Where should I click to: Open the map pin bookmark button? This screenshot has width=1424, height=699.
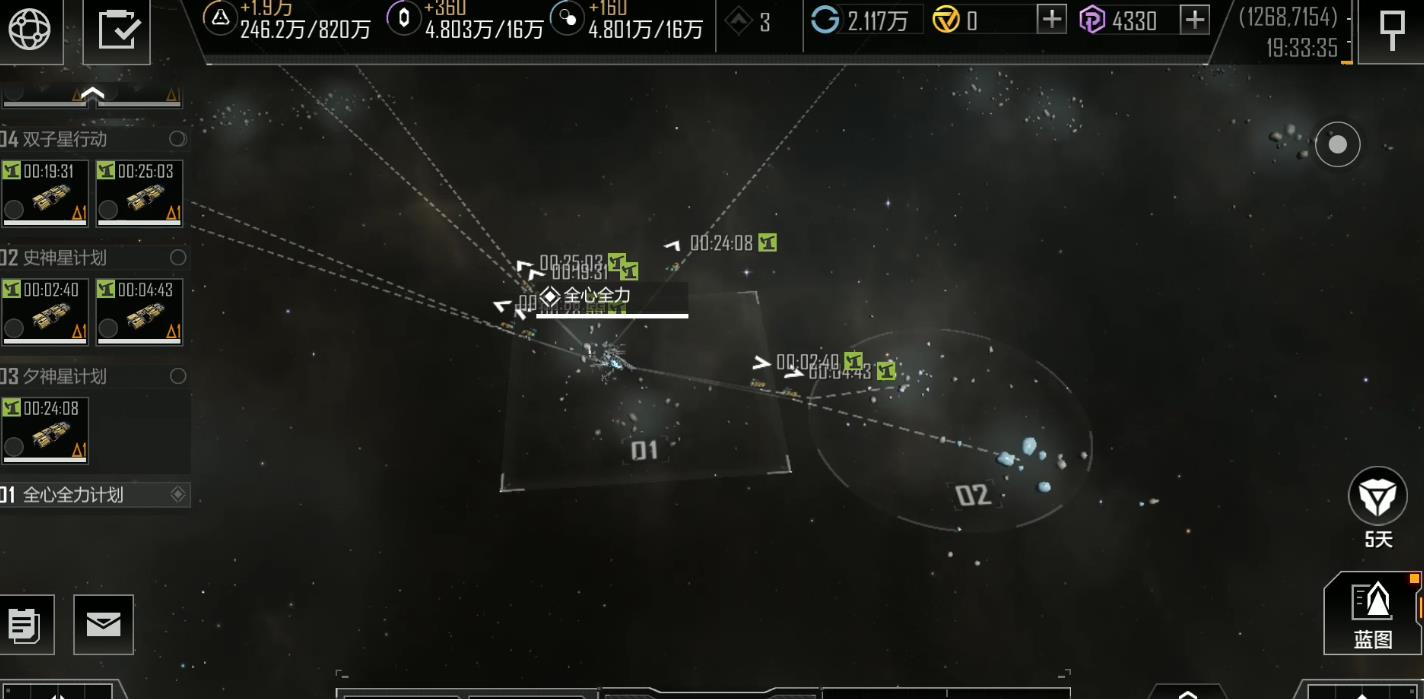click(1391, 29)
